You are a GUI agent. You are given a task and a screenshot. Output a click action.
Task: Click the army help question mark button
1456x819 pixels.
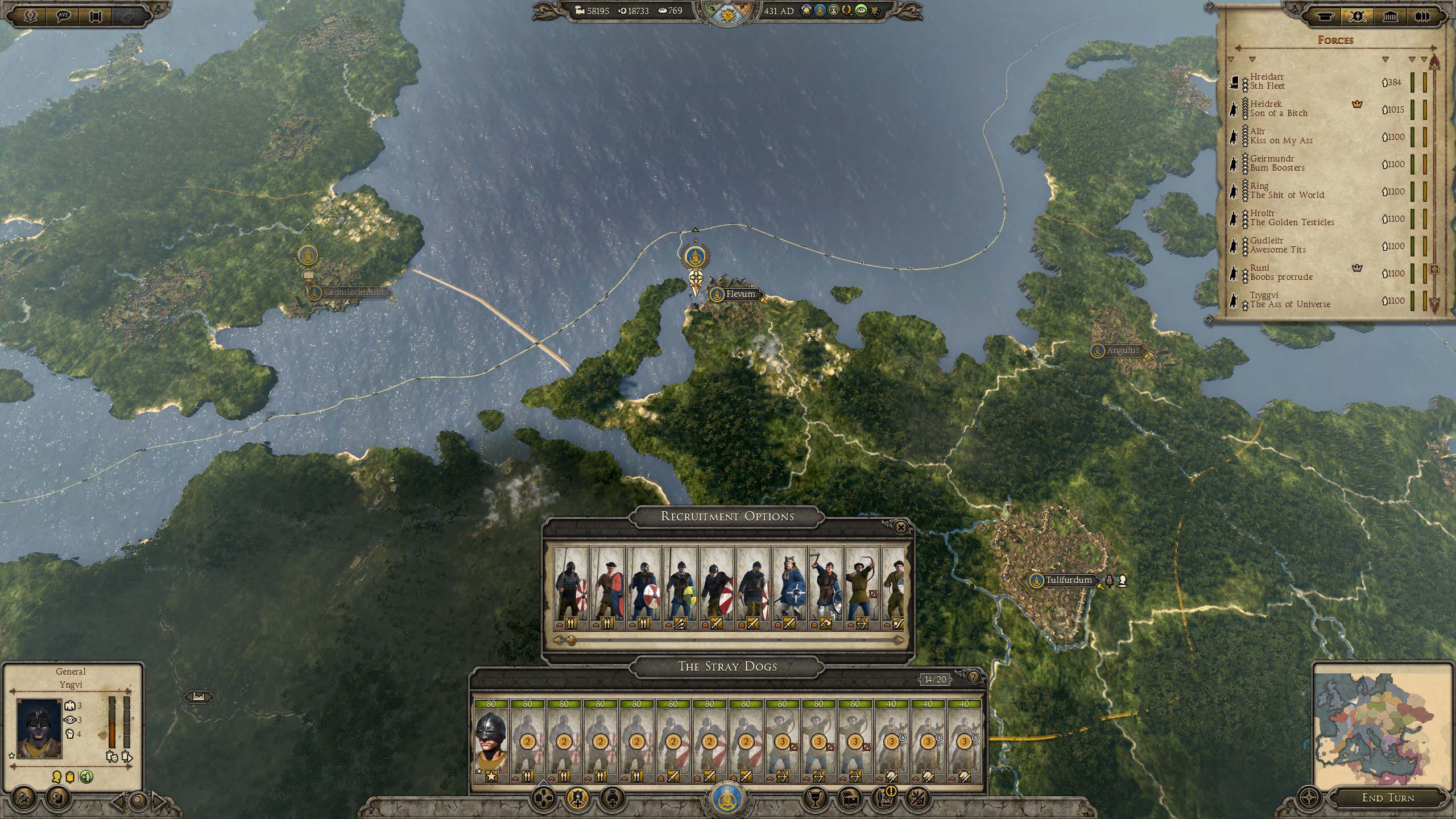coord(973,677)
